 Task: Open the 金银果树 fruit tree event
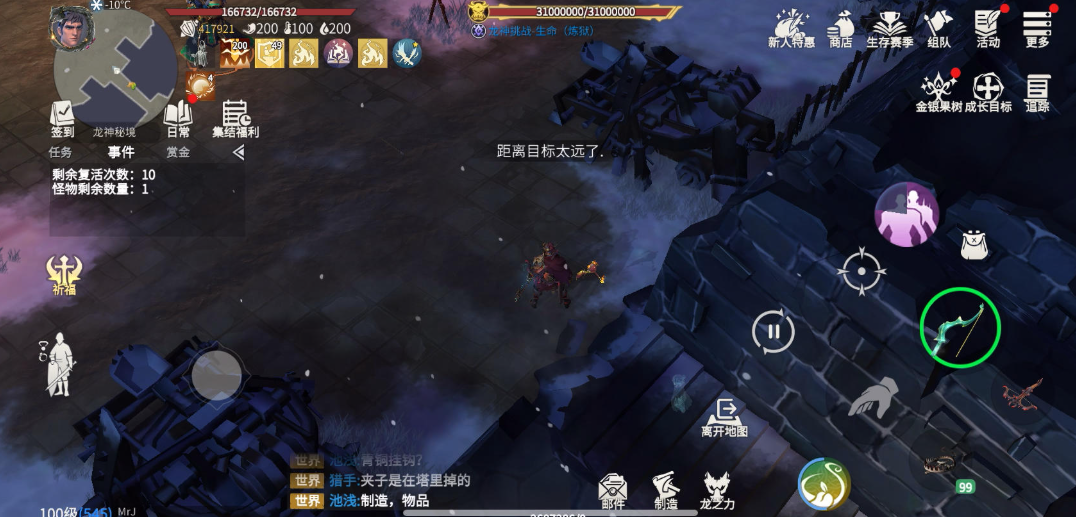click(x=939, y=91)
